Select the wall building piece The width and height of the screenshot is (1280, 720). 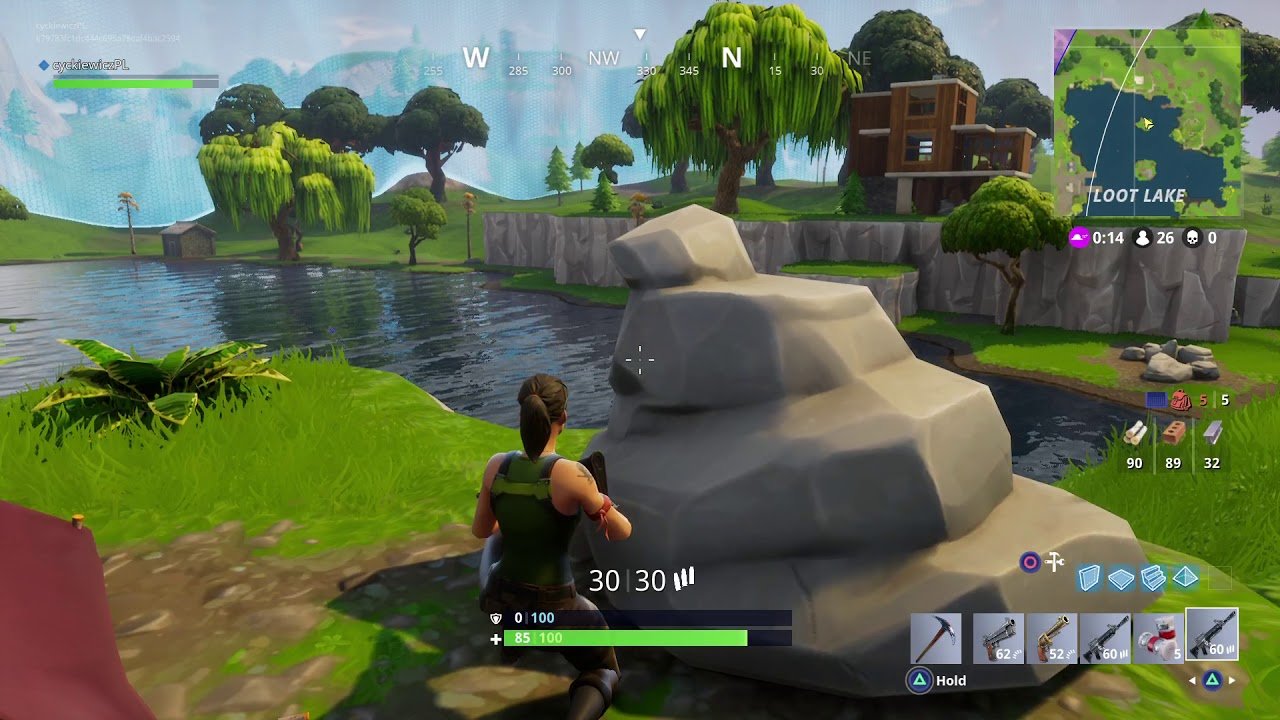tap(1089, 578)
